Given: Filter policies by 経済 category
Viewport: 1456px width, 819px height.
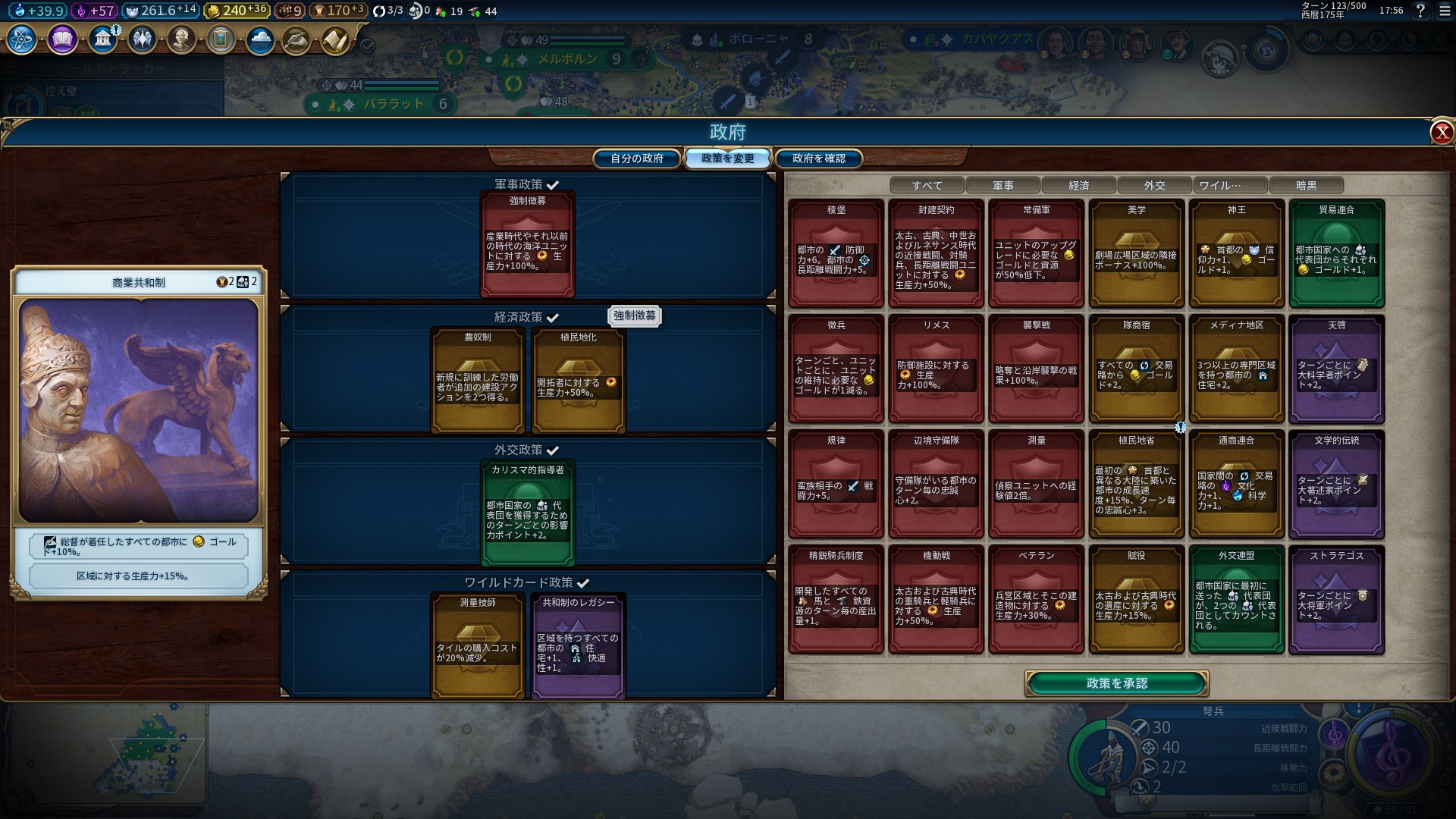Looking at the screenshot, I should [x=1078, y=186].
